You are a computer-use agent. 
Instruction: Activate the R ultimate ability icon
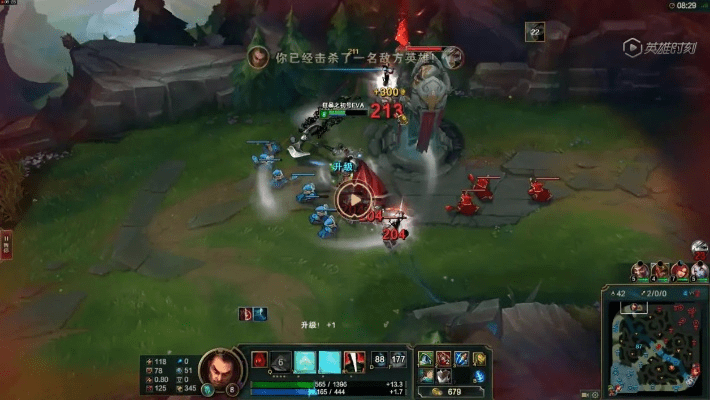pyautogui.click(x=353, y=361)
